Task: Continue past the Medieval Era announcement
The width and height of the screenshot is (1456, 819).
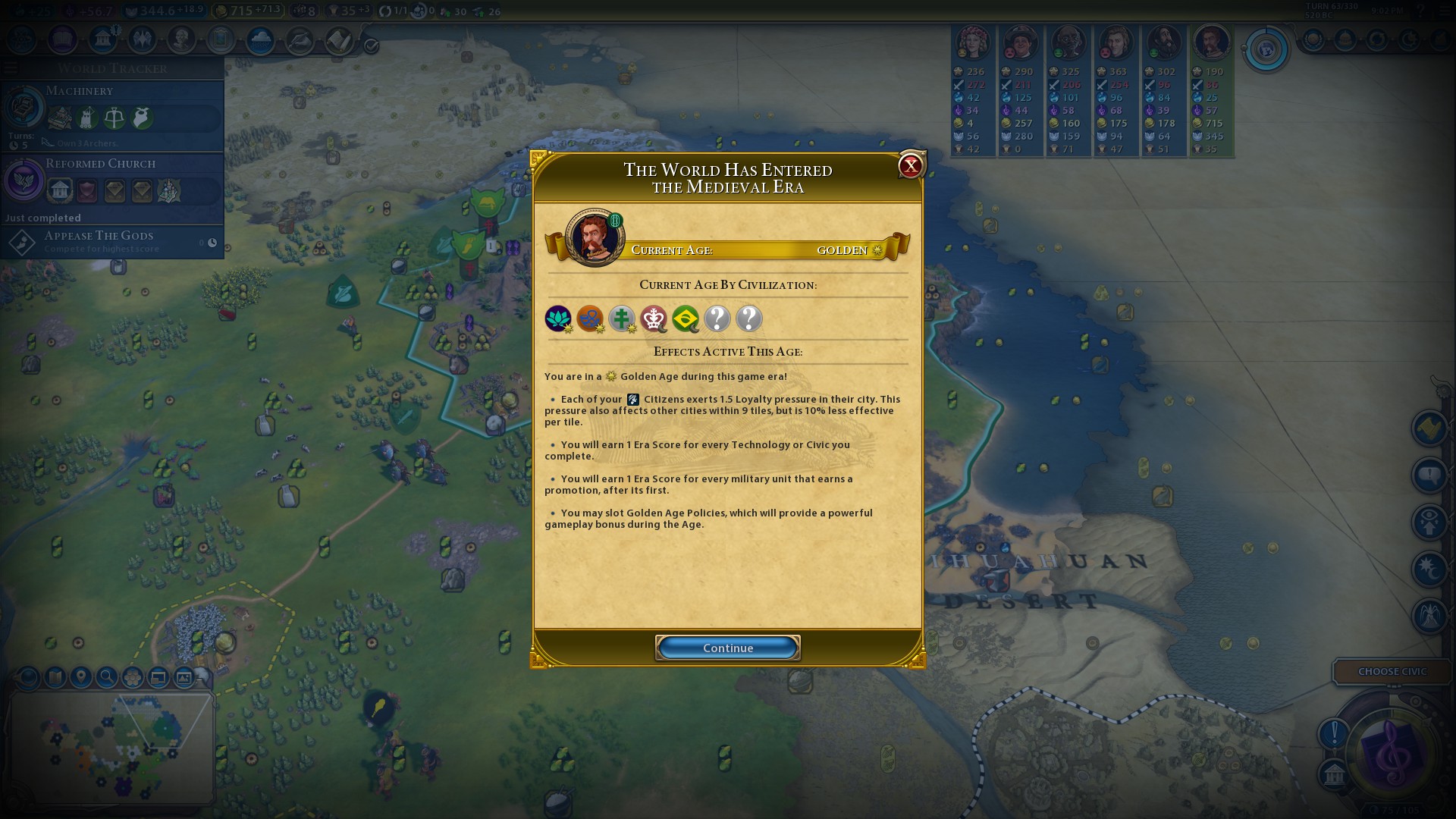Action: (727, 648)
